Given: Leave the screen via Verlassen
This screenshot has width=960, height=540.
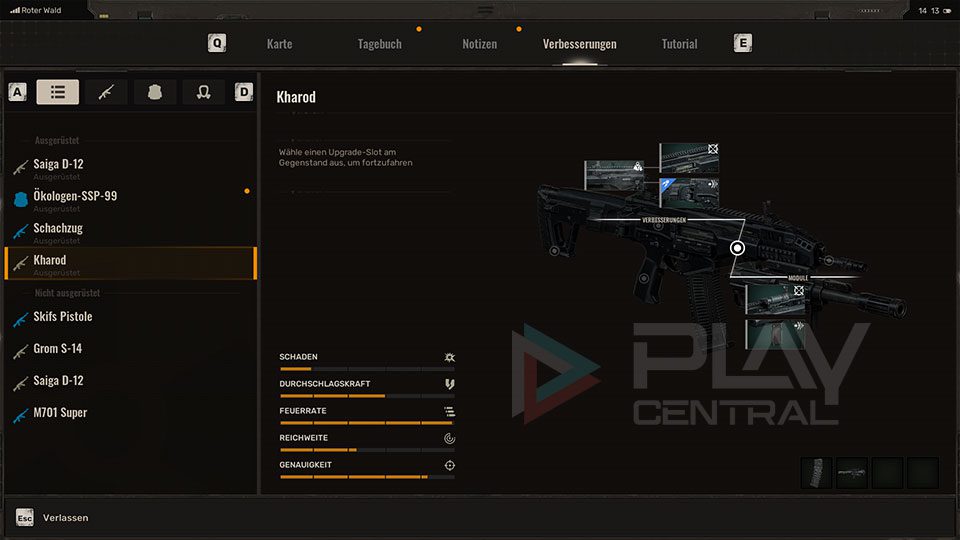Looking at the screenshot, I should [65, 518].
